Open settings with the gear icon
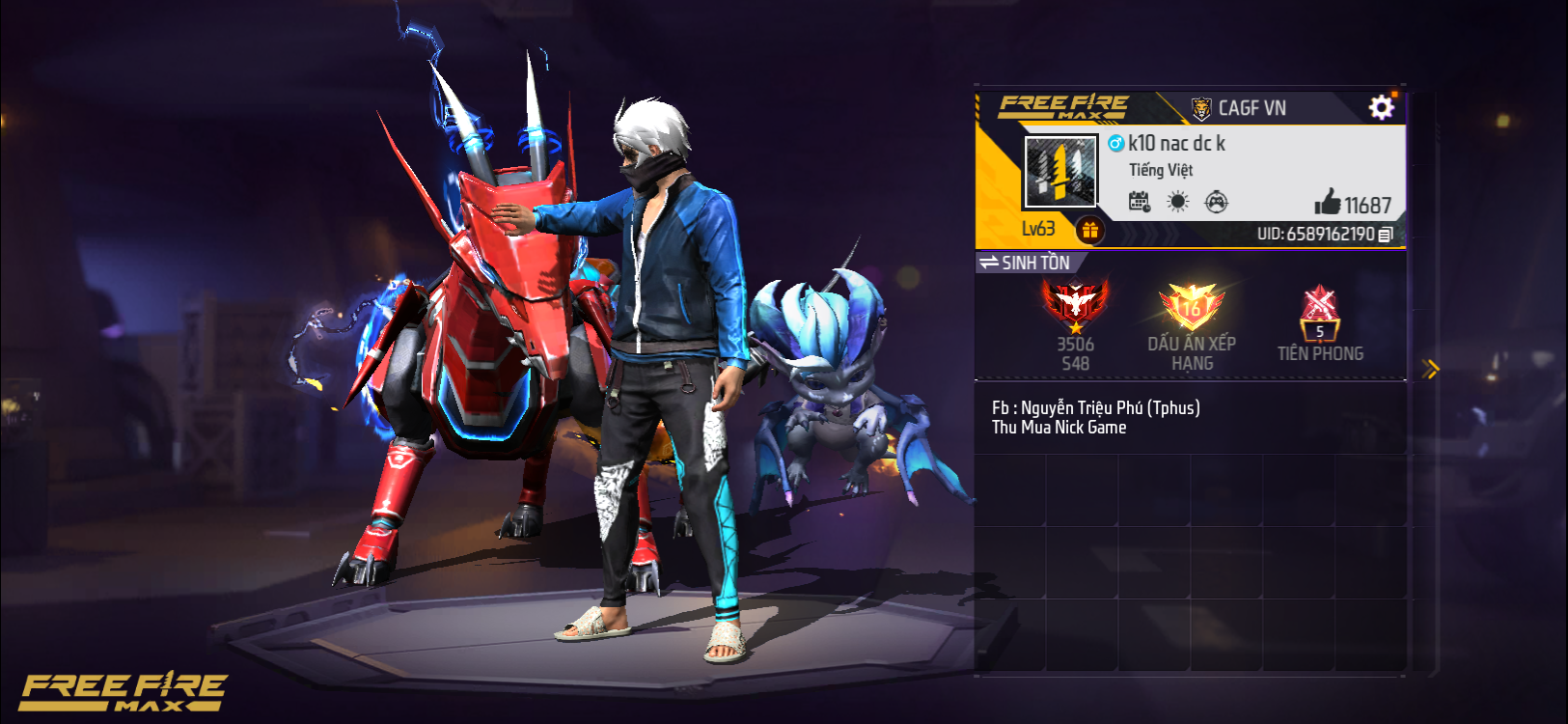Screen dimensions: 1568x724 click(x=1382, y=107)
